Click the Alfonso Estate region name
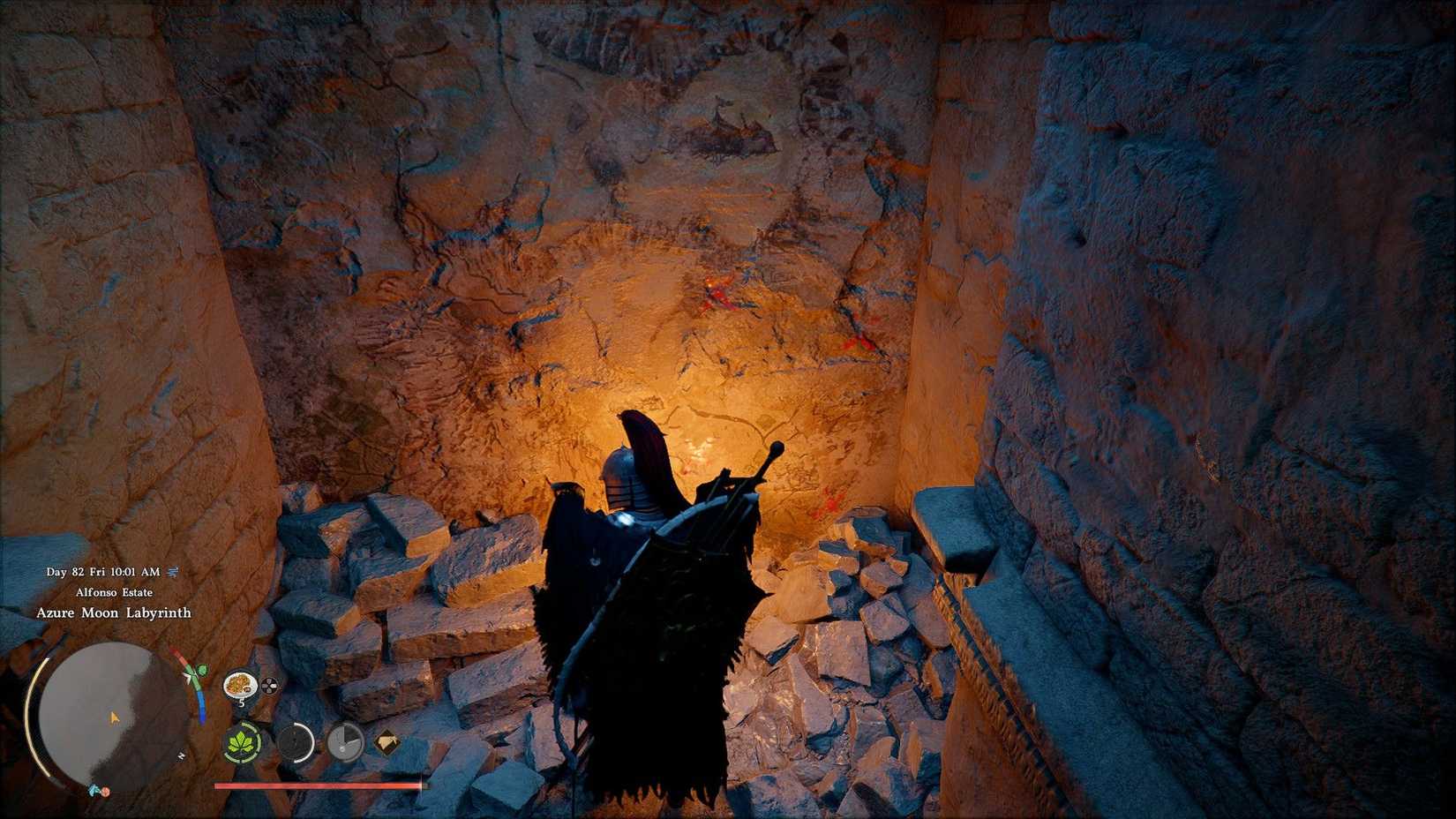 tap(115, 592)
